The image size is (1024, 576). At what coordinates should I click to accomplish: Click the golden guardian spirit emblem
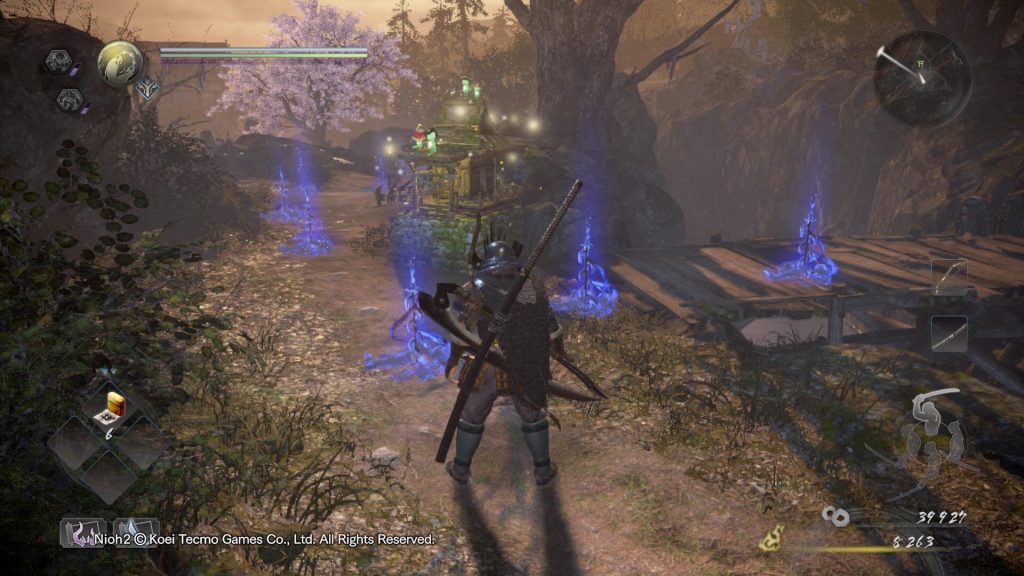(x=120, y=62)
